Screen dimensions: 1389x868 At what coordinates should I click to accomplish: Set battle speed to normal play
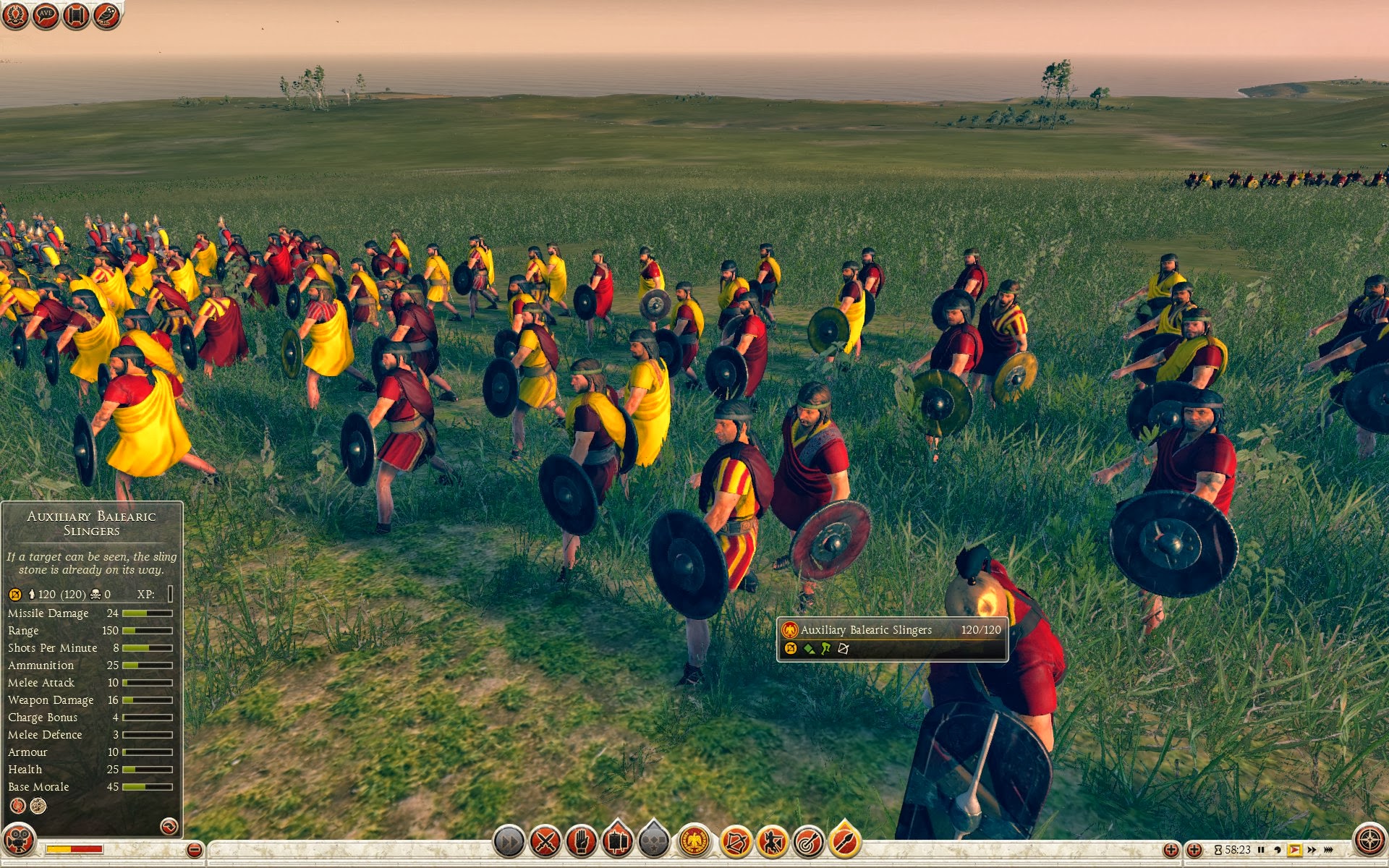tap(1294, 850)
